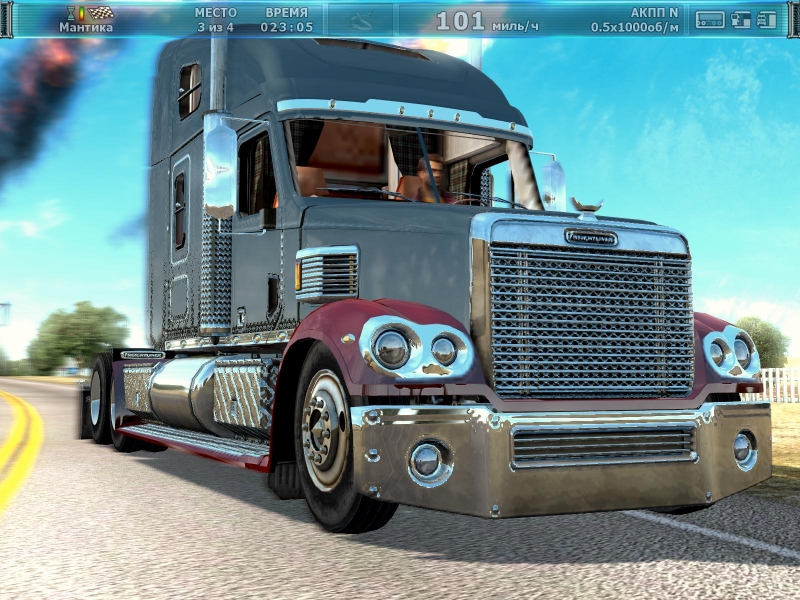This screenshot has height=600, width=800.
Task: Click the truck-with-garage icon at far right
Action: click(x=768, y=19)
